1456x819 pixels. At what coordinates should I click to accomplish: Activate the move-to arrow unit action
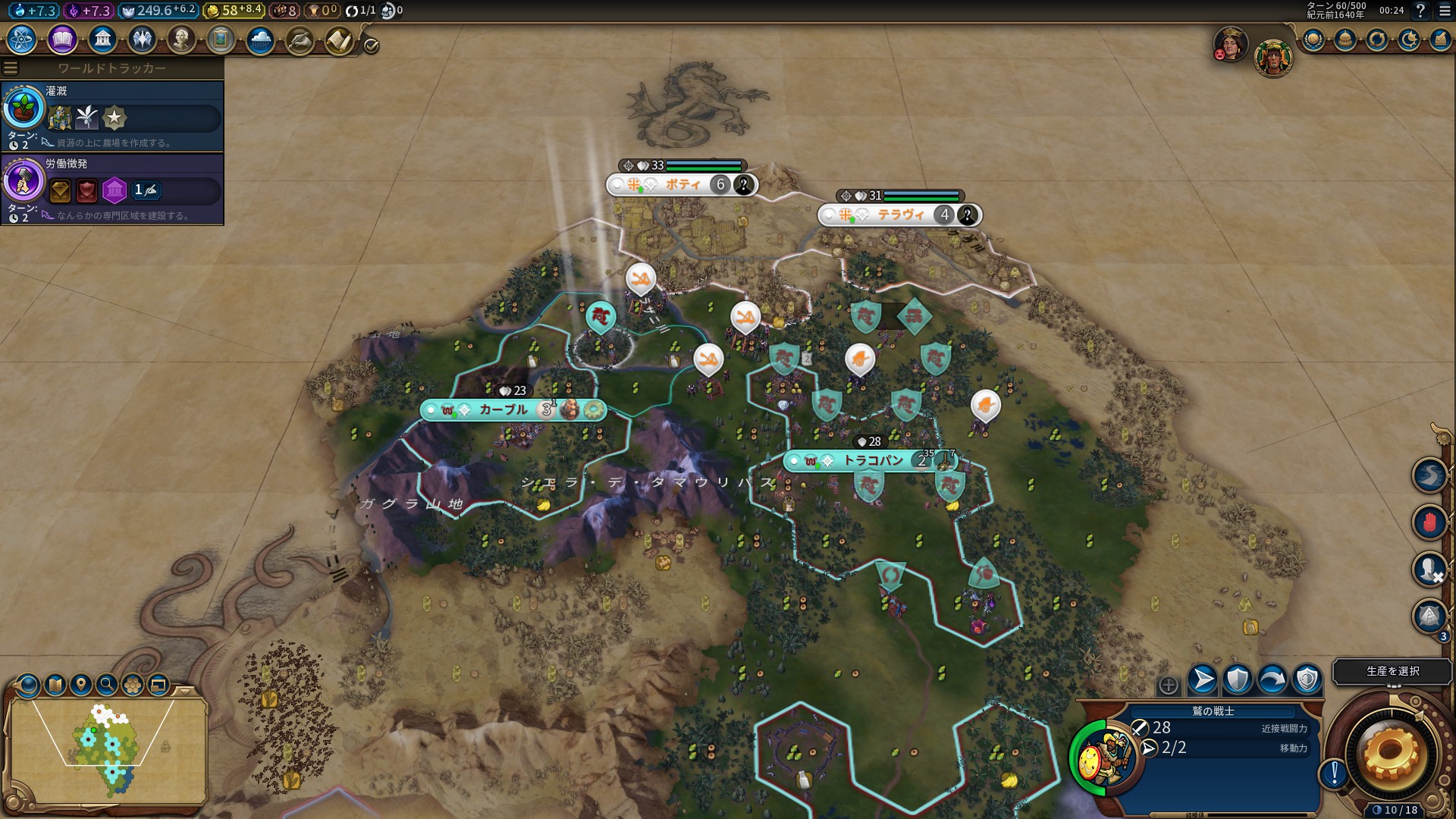1202,679
